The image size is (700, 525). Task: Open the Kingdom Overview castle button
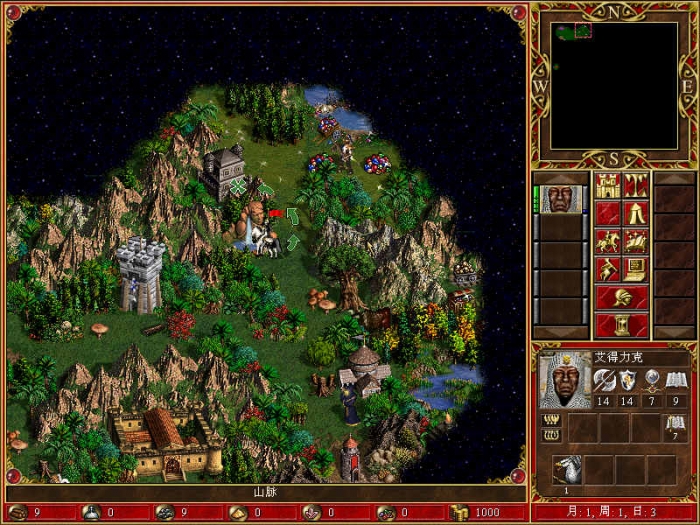pyautogui.click(x=608, y=185)
